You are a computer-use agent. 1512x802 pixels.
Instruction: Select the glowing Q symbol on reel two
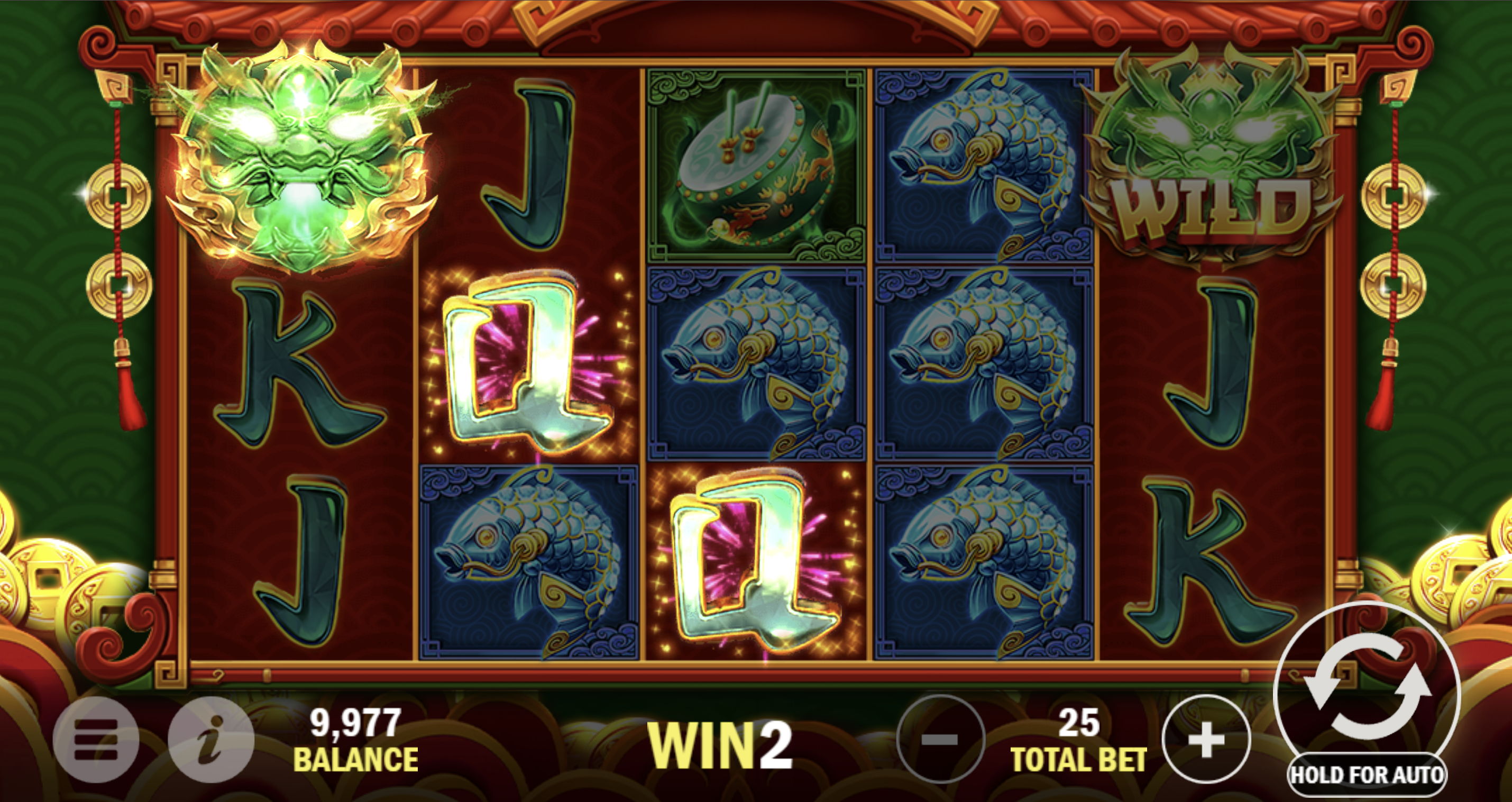[528, 364]
